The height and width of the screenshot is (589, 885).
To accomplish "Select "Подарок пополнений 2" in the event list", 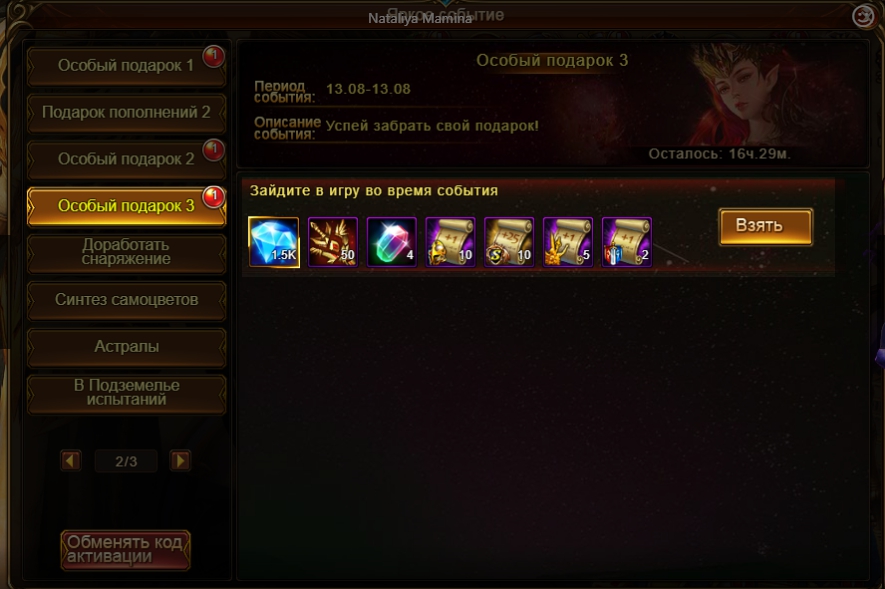I will click(126, 112).
